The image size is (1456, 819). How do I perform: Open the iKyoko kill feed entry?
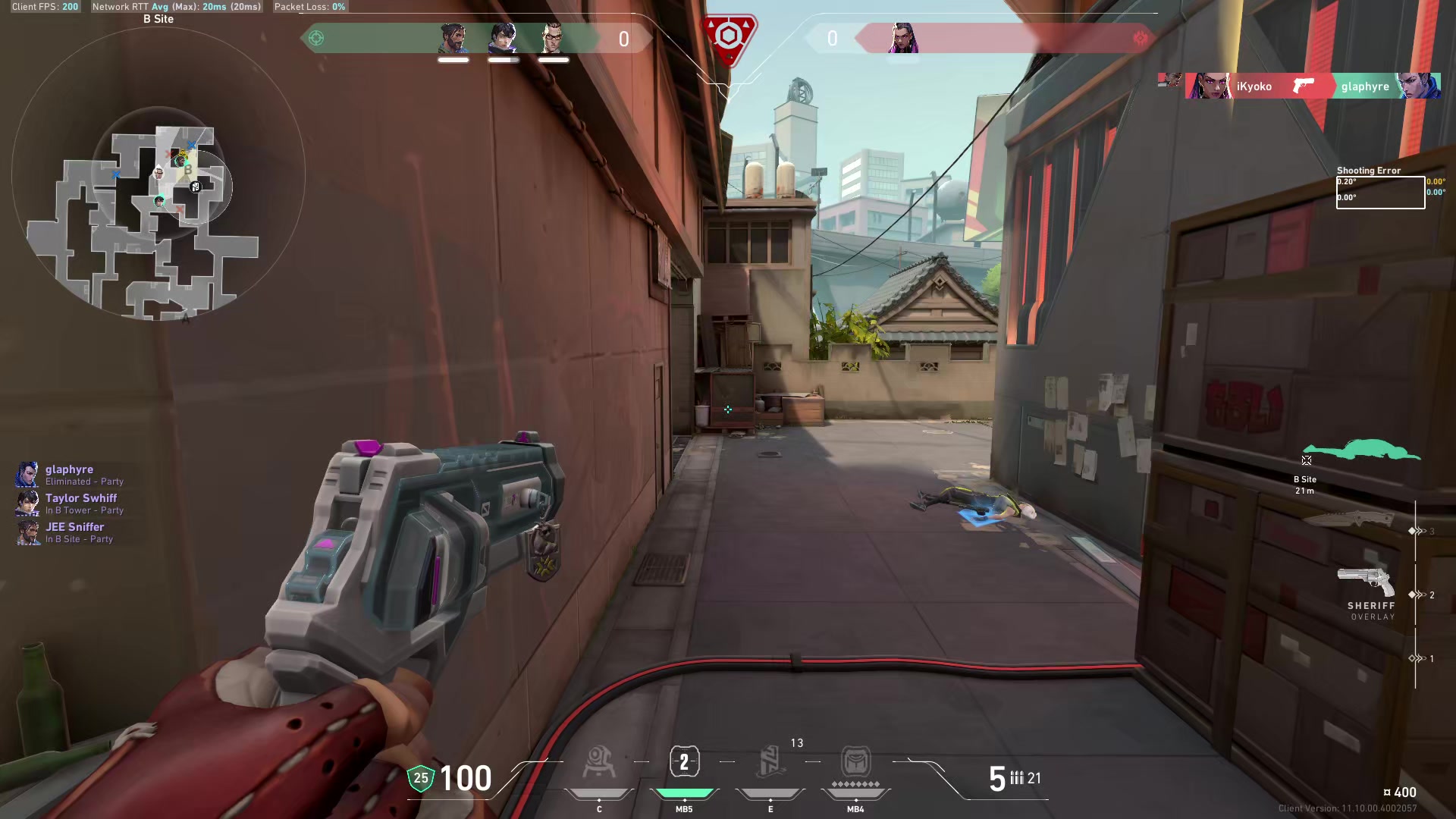(x=1254, y=86)
